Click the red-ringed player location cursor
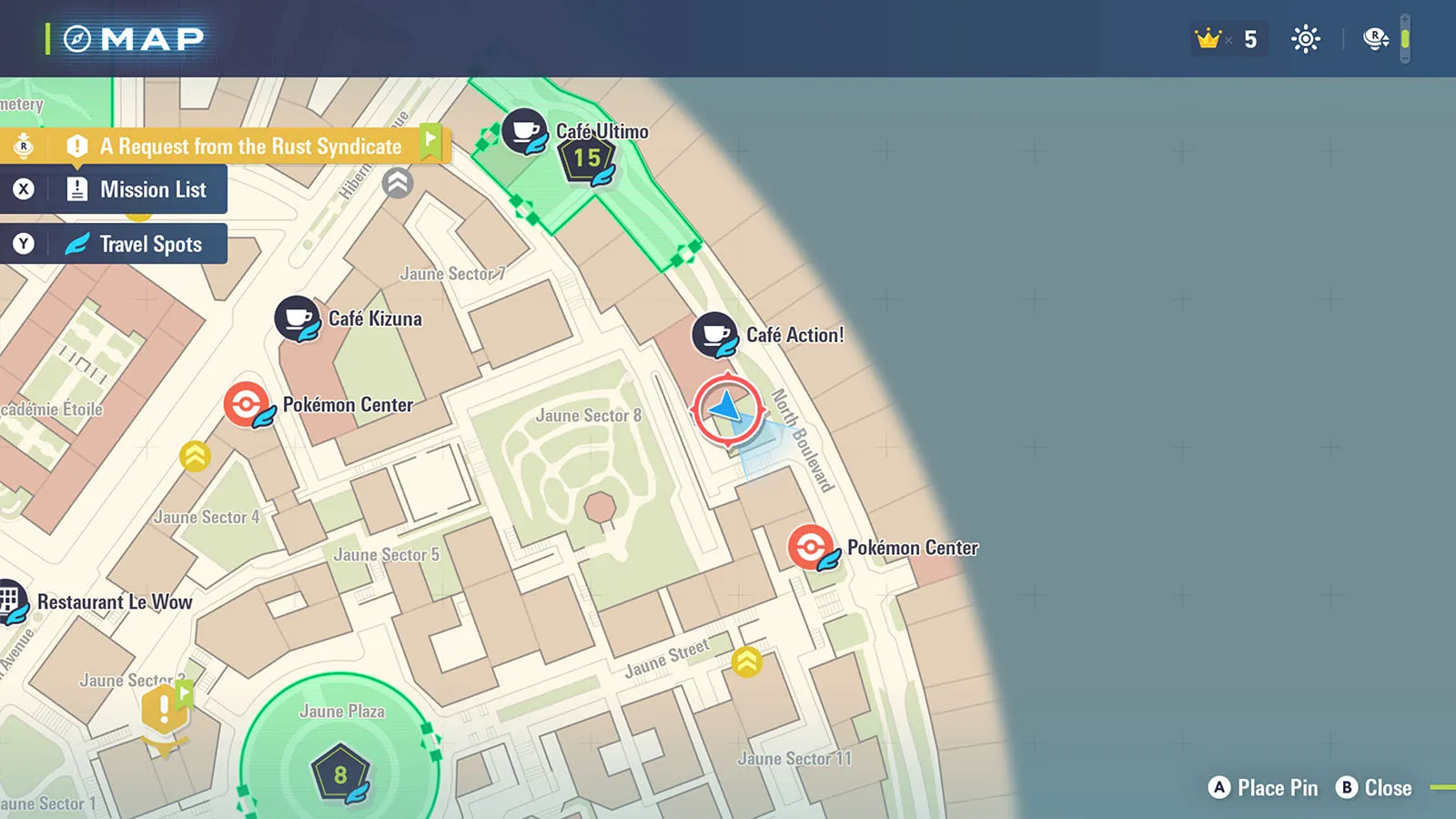1456x819 pixels. [x=727, y=409]
